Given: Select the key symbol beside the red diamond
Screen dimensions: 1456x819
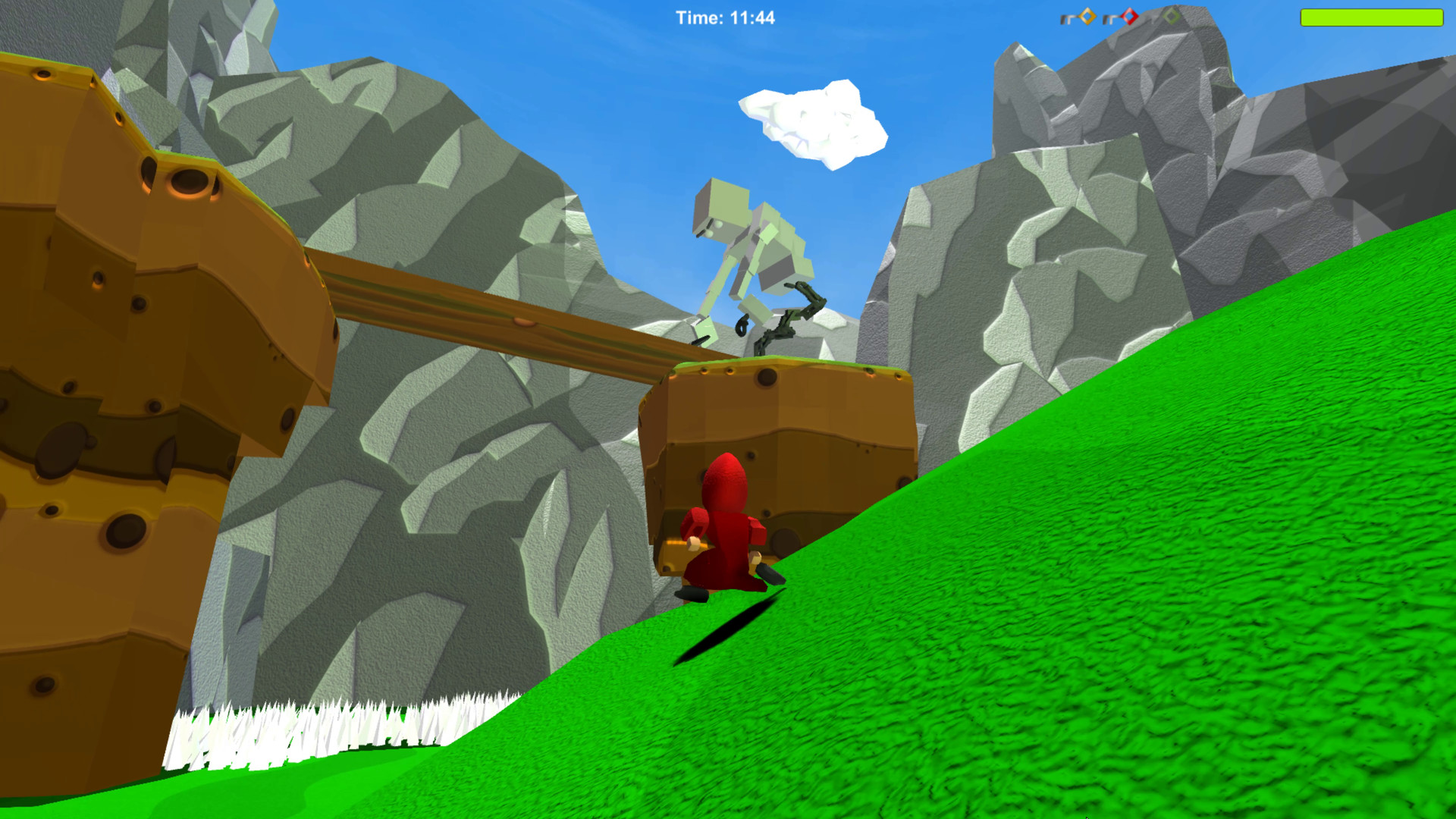Looking at the screenshot, I should tap(1109, 18).
